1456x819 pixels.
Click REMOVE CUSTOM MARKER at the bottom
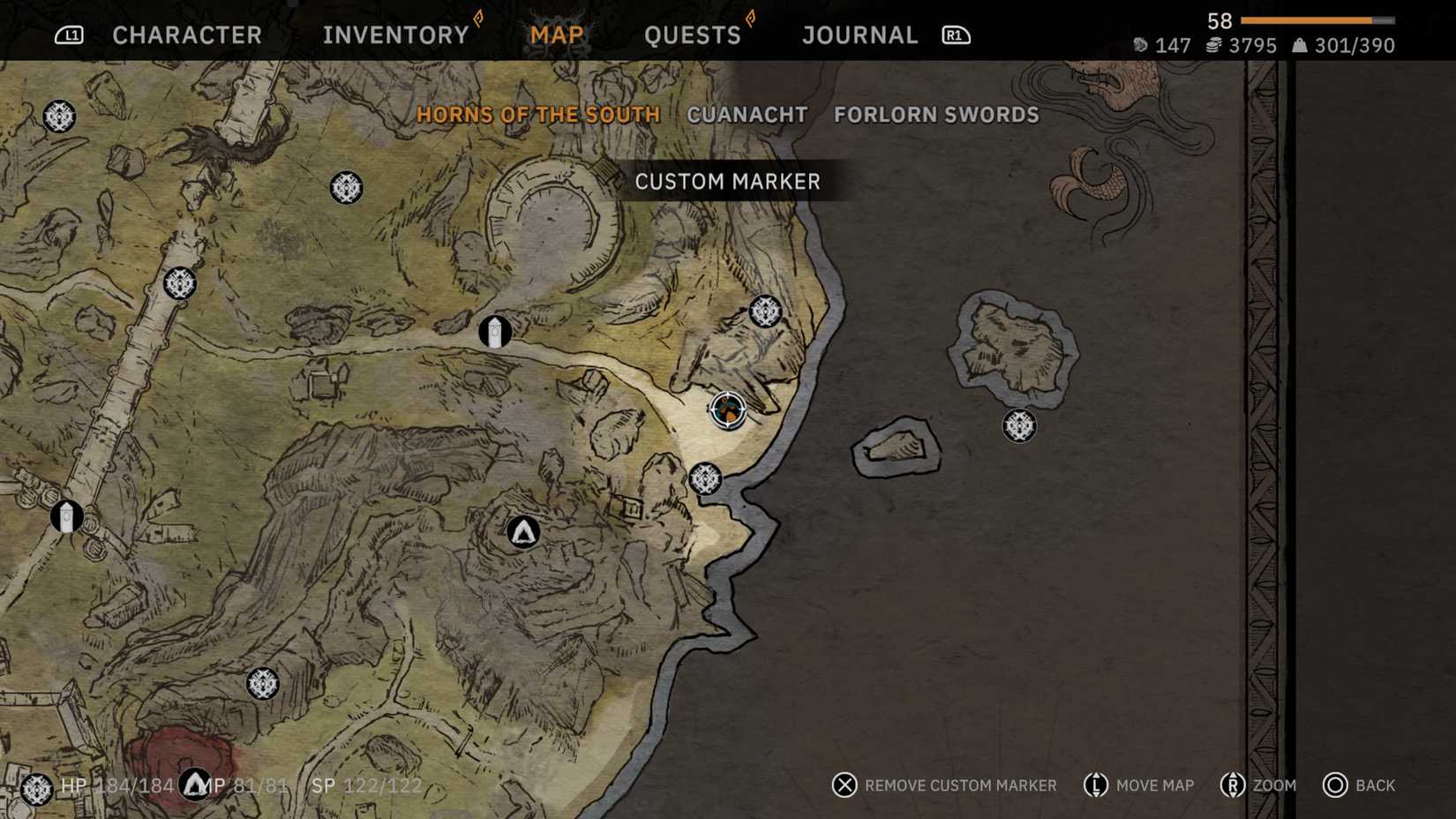point(962,785)
